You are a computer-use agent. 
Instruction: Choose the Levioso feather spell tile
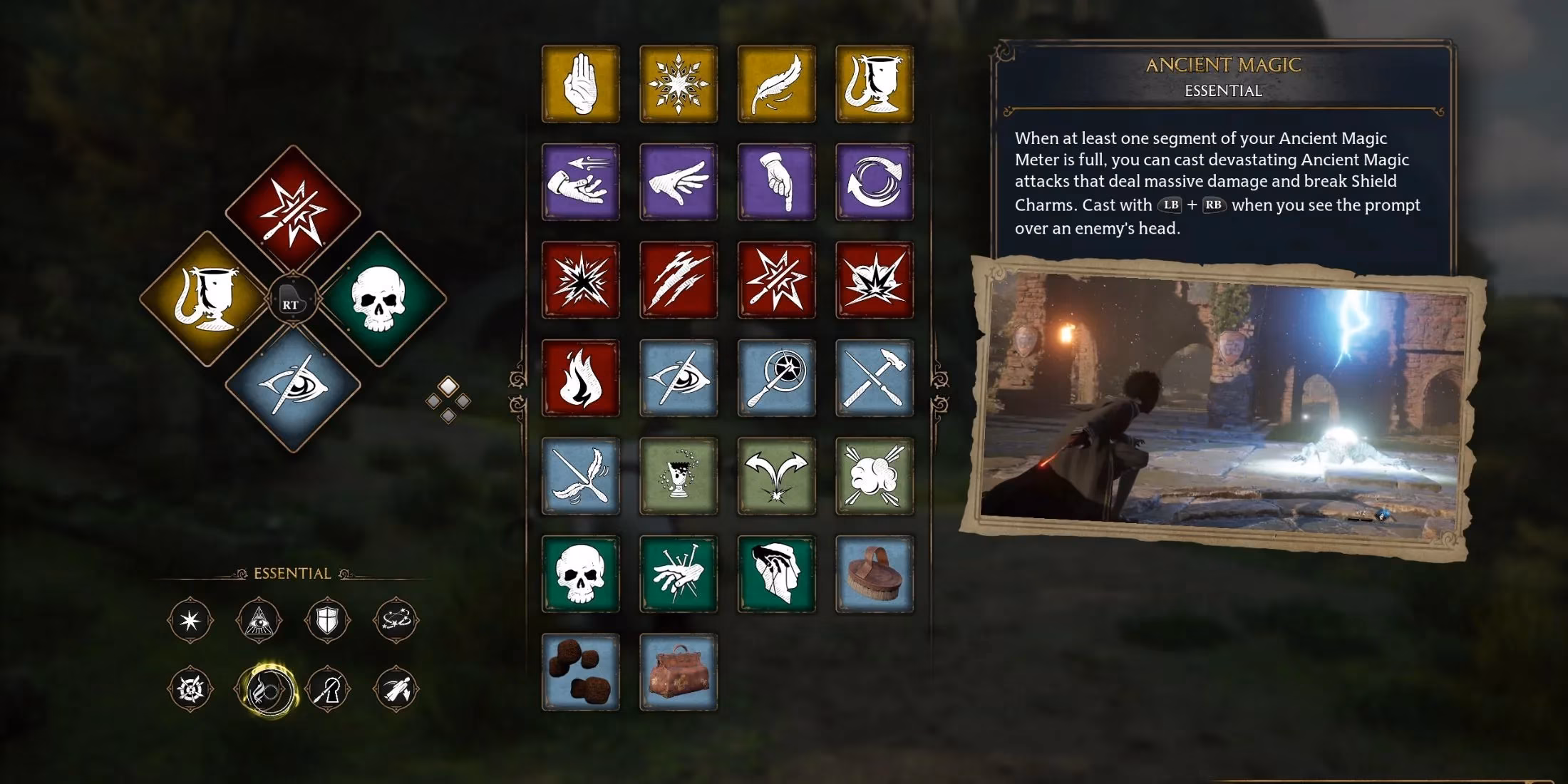pos(776,84)
